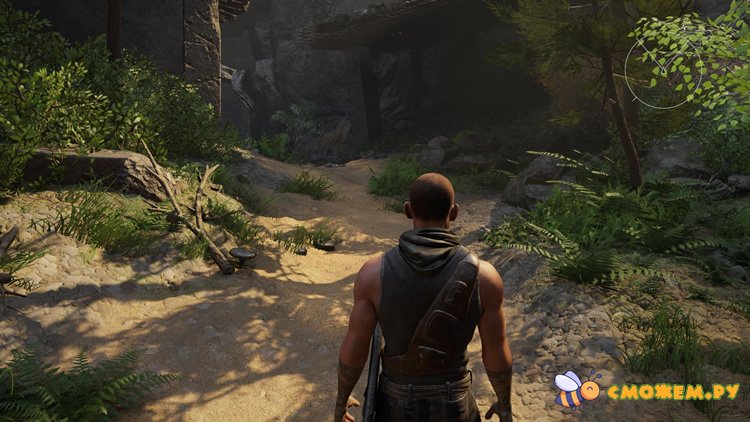The width and height of the screenshot is (750, 422).
Task: Click the circular compass minimap
Action: 664,70
